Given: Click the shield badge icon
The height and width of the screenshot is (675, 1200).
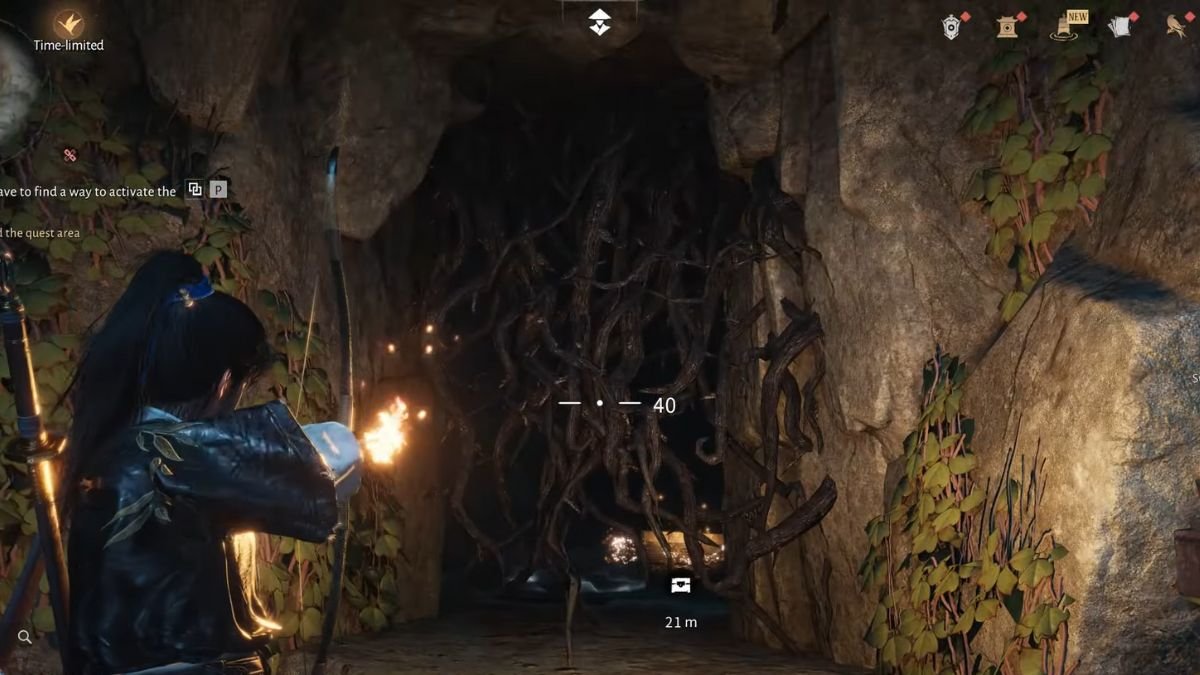Looking at the screenshot, I should (x=952, y=27).
